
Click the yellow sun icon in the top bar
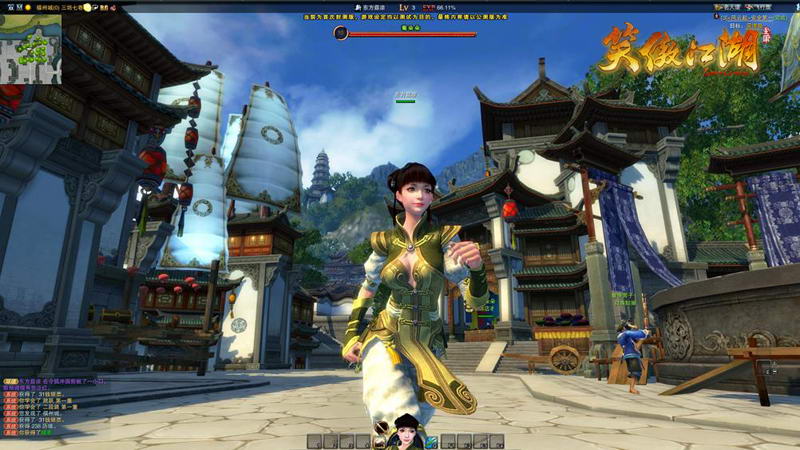pos(88,7)
